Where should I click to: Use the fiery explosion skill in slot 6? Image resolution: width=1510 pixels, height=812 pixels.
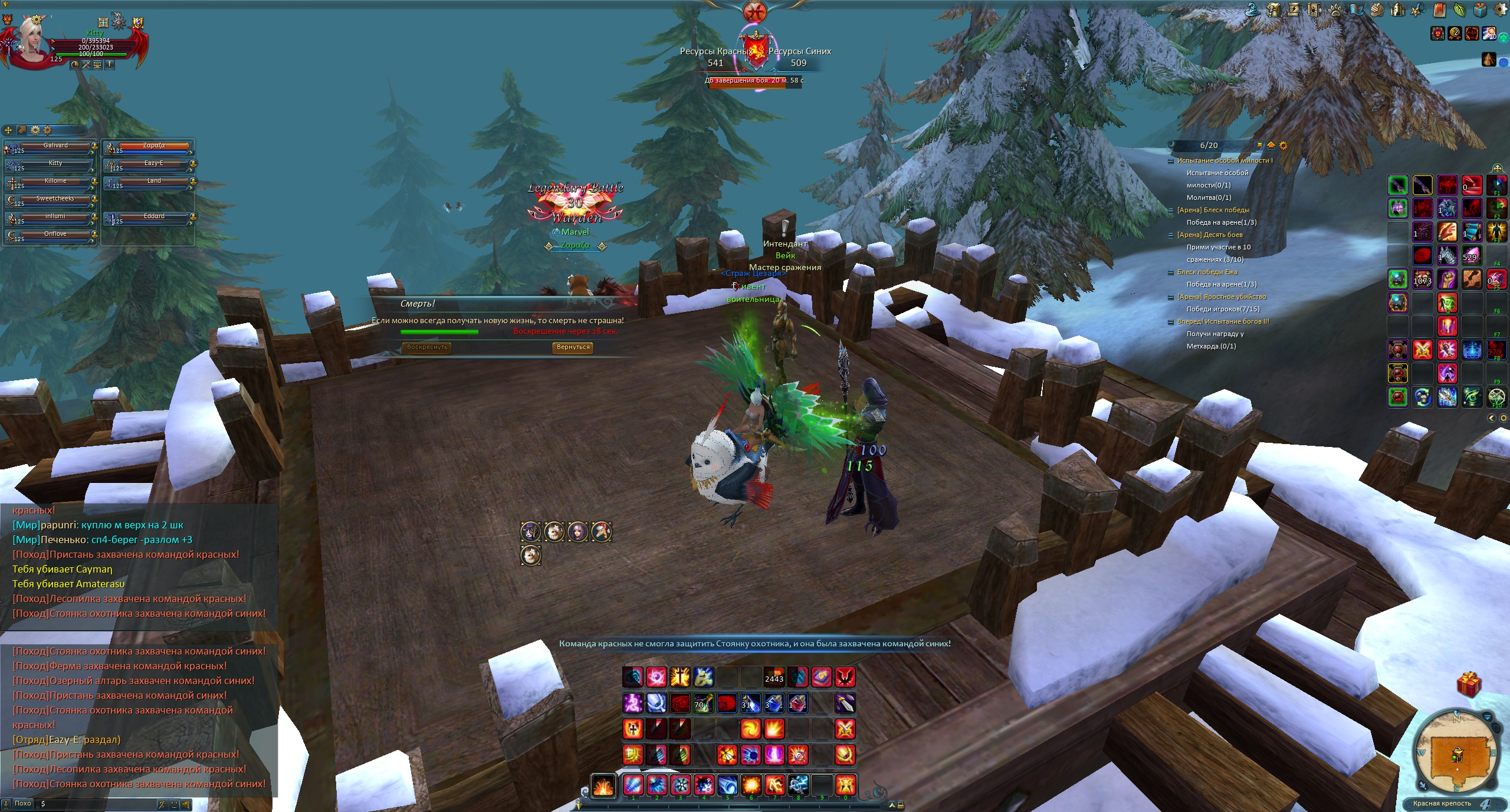pos(751,785)
